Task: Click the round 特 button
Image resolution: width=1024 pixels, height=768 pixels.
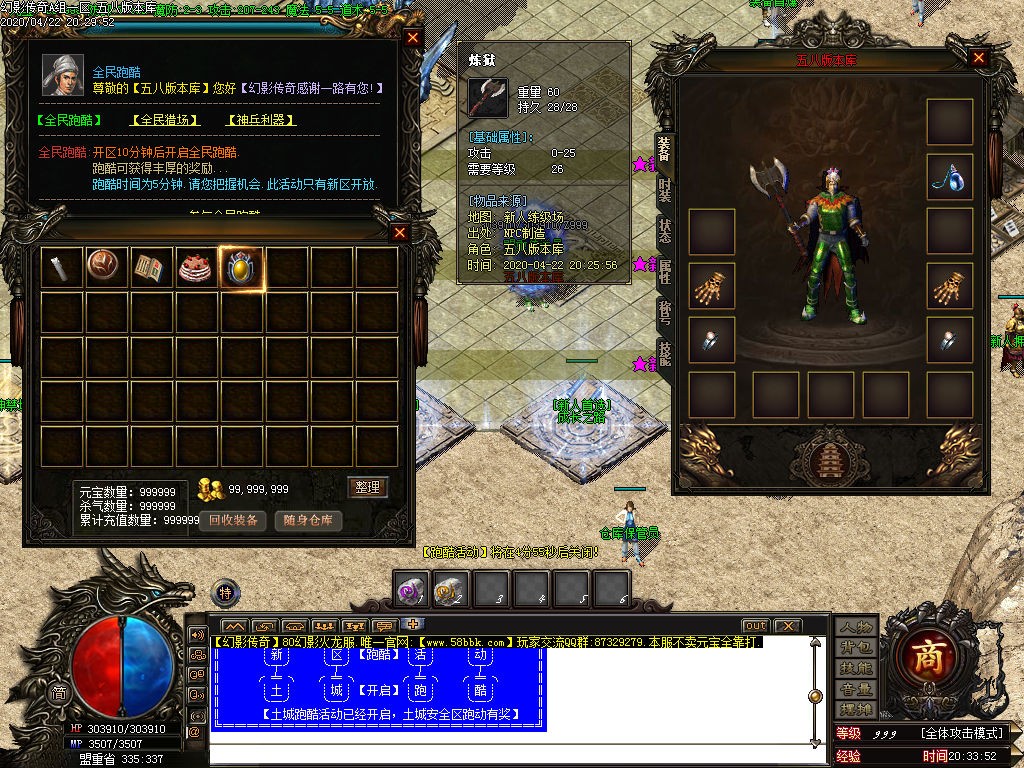Action: click(x=226, y=591)
